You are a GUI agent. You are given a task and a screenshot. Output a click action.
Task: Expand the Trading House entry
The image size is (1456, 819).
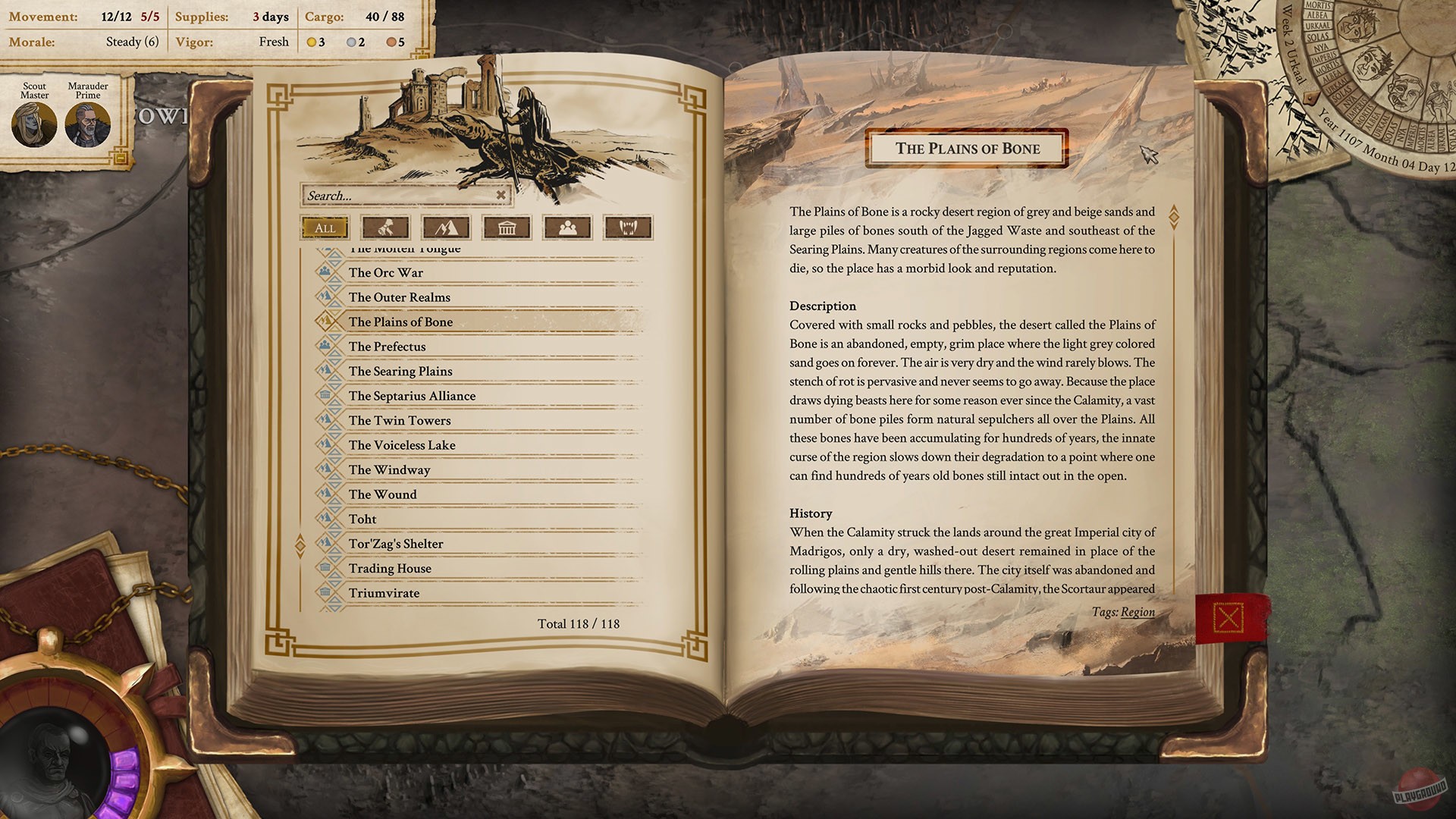click(x=390, y=568)
